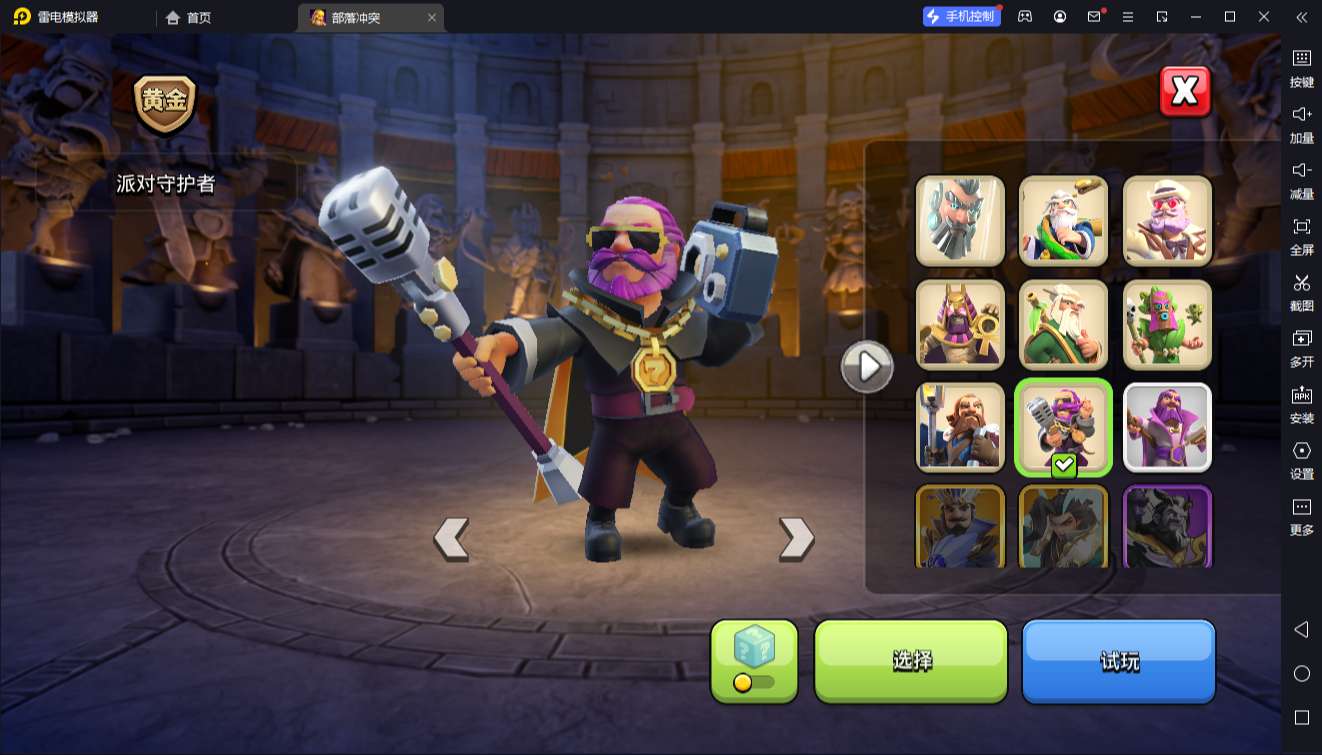Viewport: 1322px width, 755px height.
Task: Switch to the 首页 home tab
Action: pyautogui.click(x=189, y=17)
